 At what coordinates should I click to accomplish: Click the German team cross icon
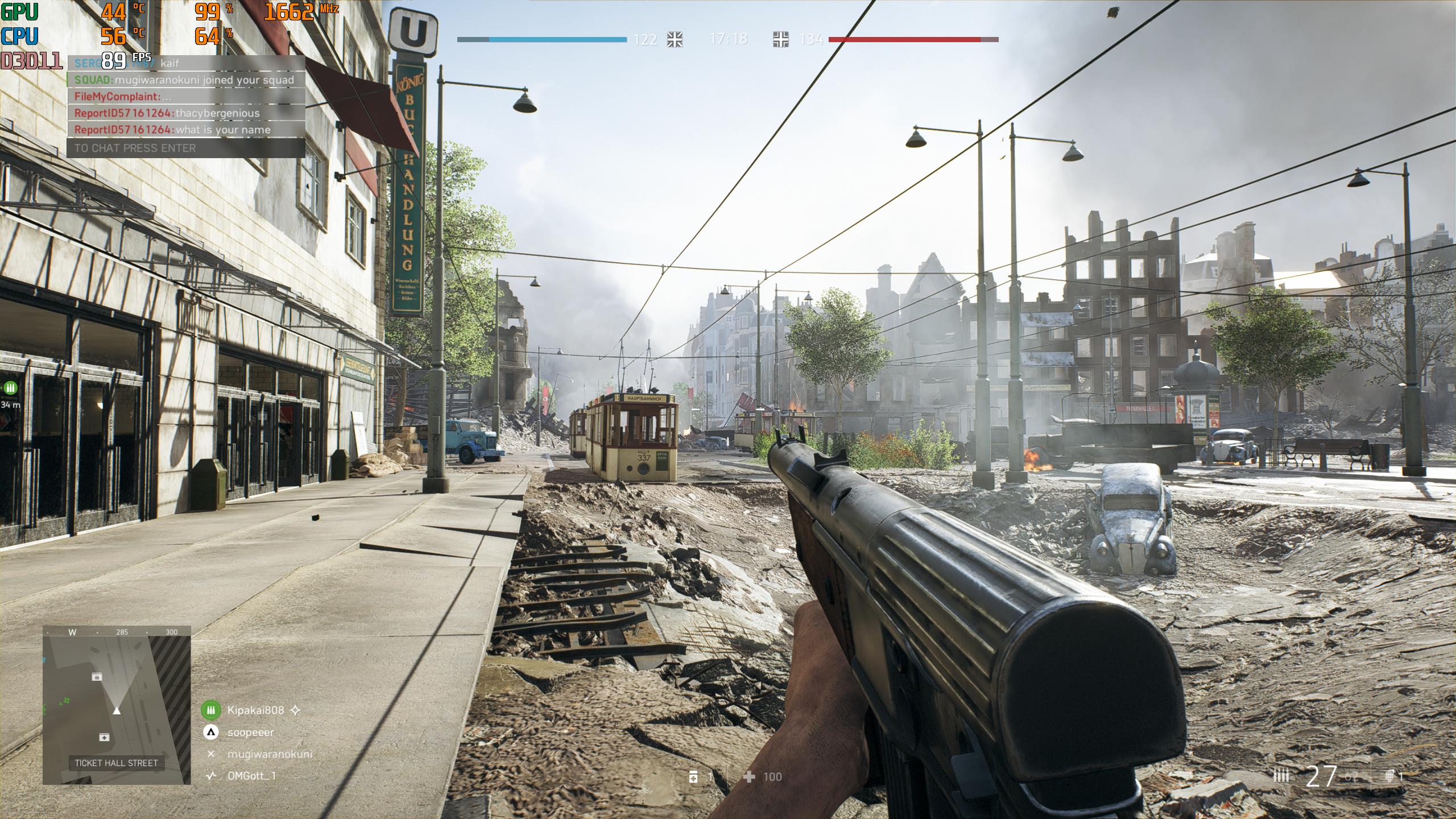[x=781, y=39]
